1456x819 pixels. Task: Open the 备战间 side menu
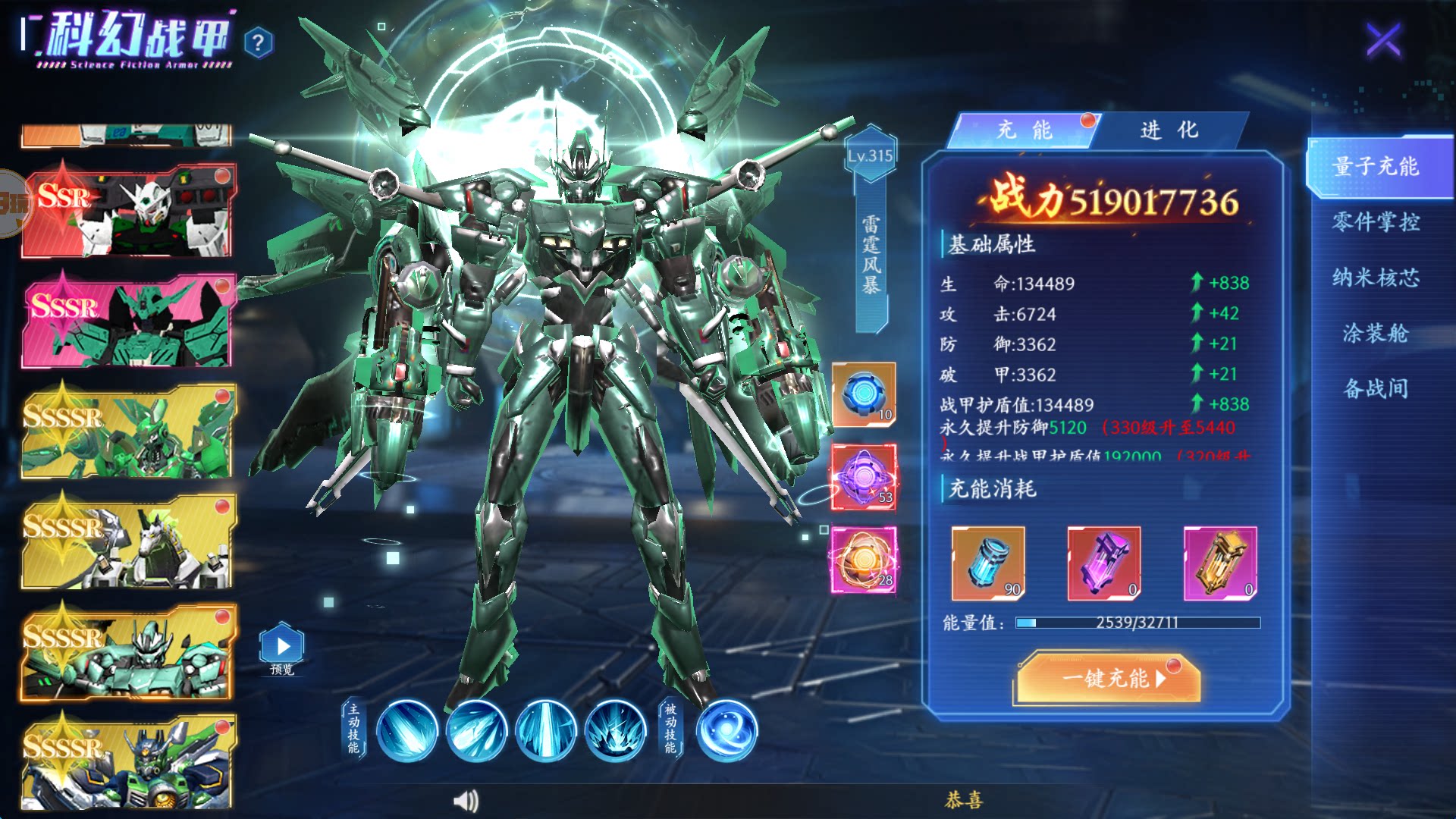1375,389
